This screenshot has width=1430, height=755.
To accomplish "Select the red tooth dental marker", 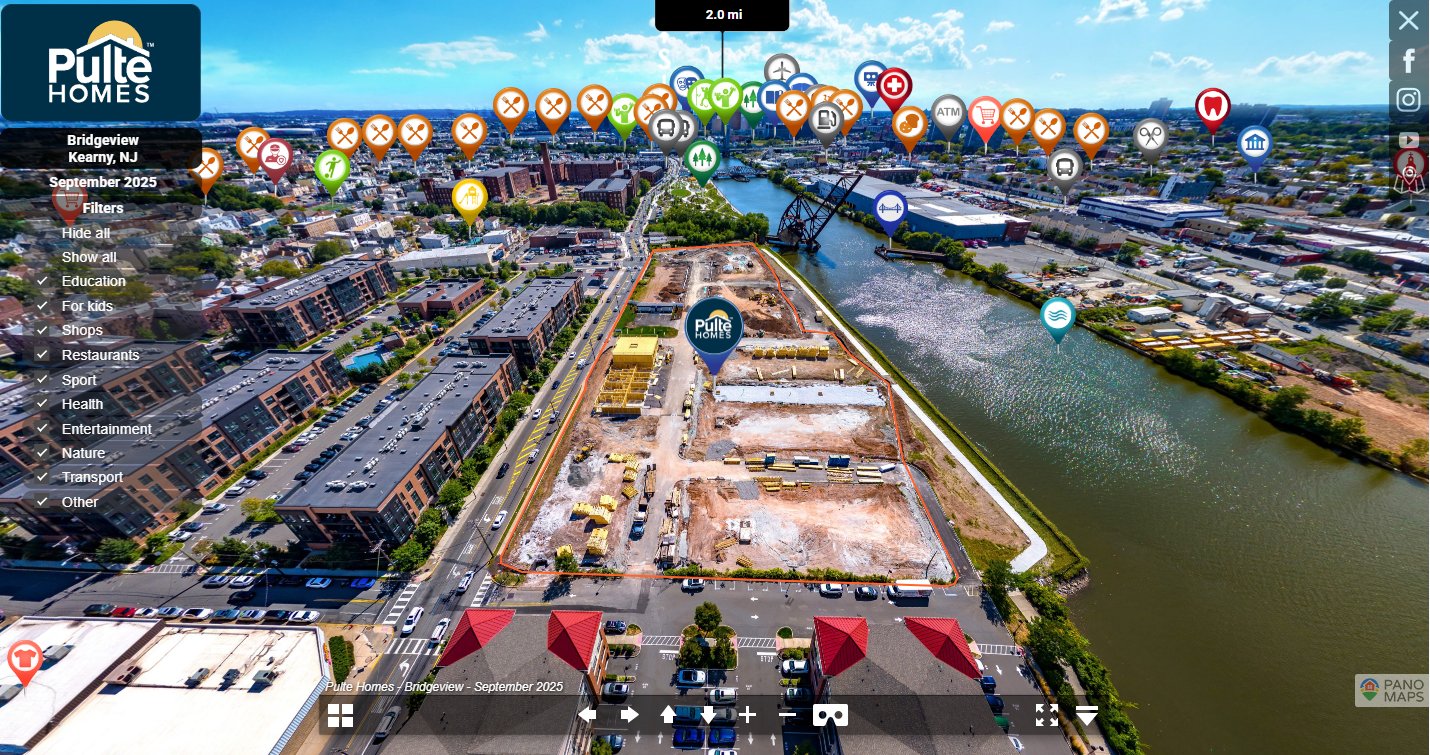I will [1212, 106].
